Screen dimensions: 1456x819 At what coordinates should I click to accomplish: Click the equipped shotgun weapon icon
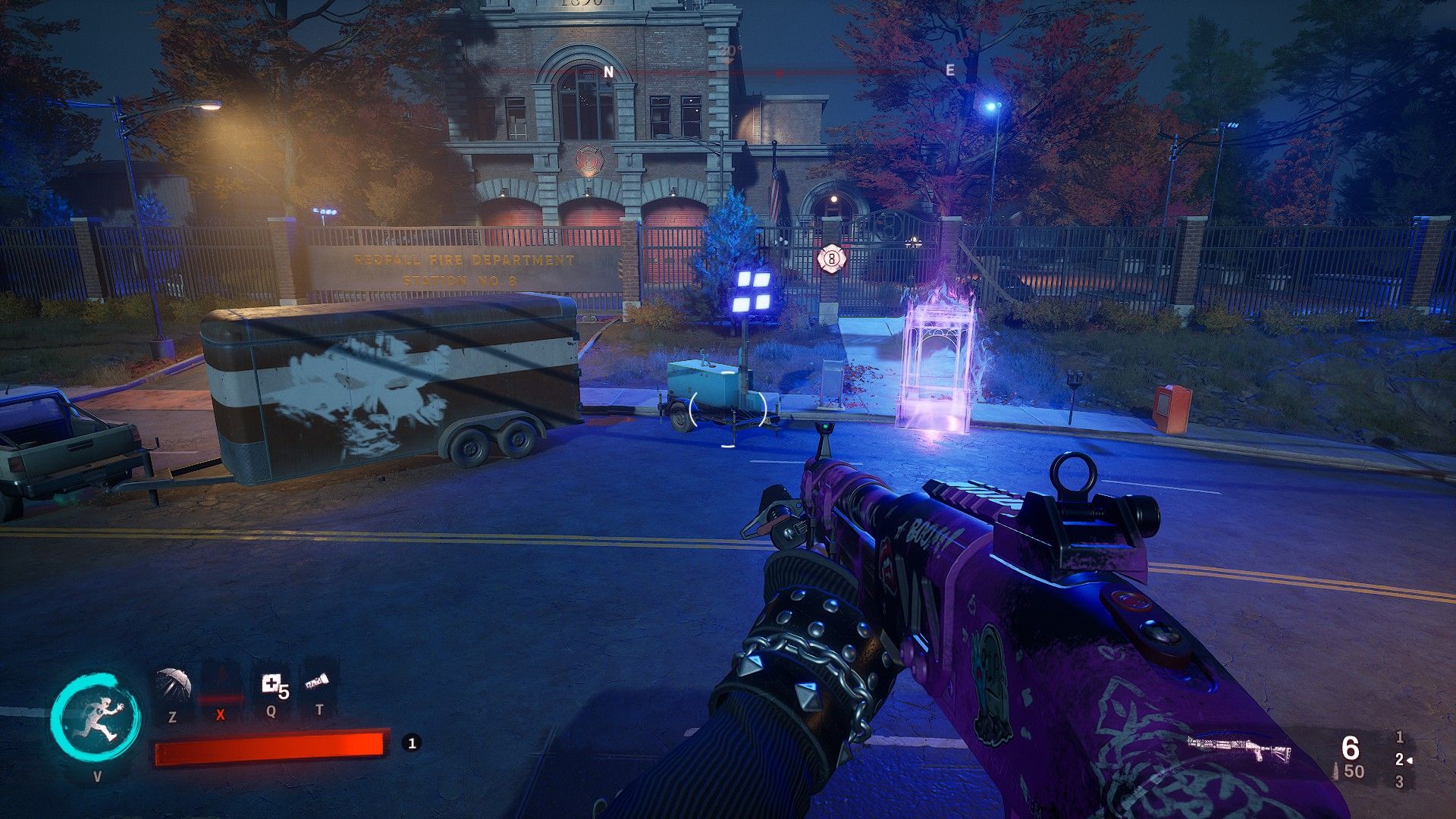point(1238,750)
